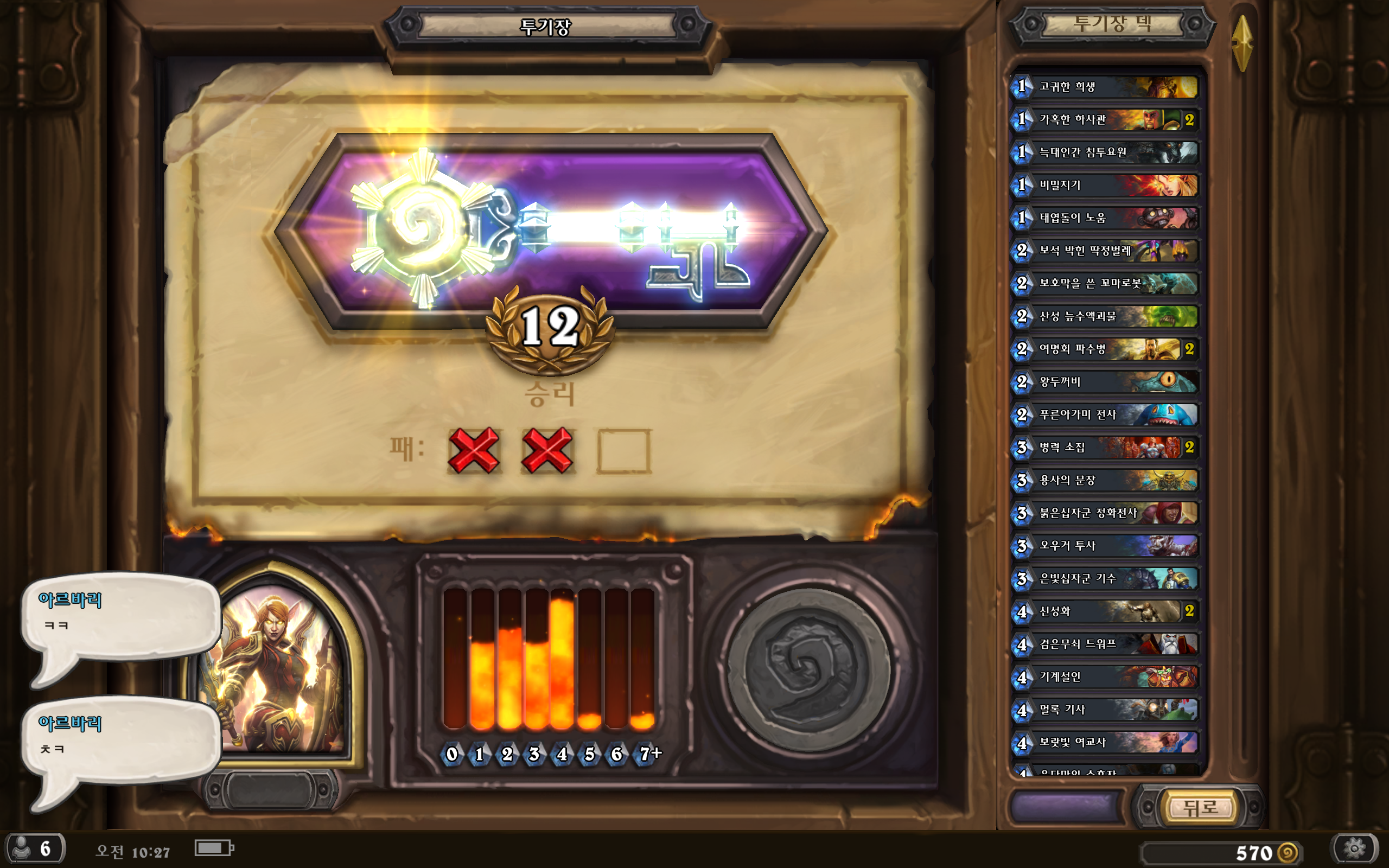
Task: Select 병력 소집 card row
Action: [x=1104, y=447]
